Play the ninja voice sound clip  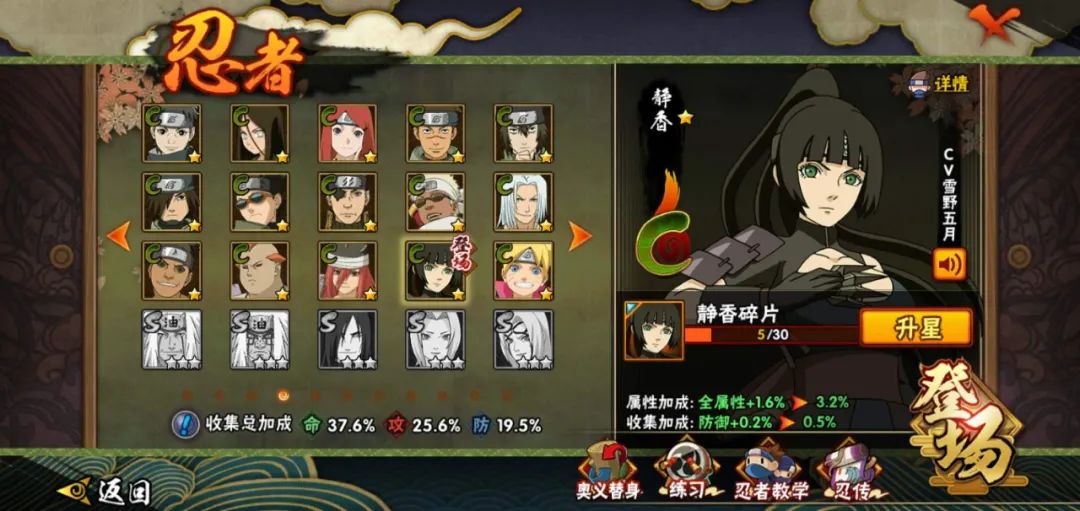point(948,263)
